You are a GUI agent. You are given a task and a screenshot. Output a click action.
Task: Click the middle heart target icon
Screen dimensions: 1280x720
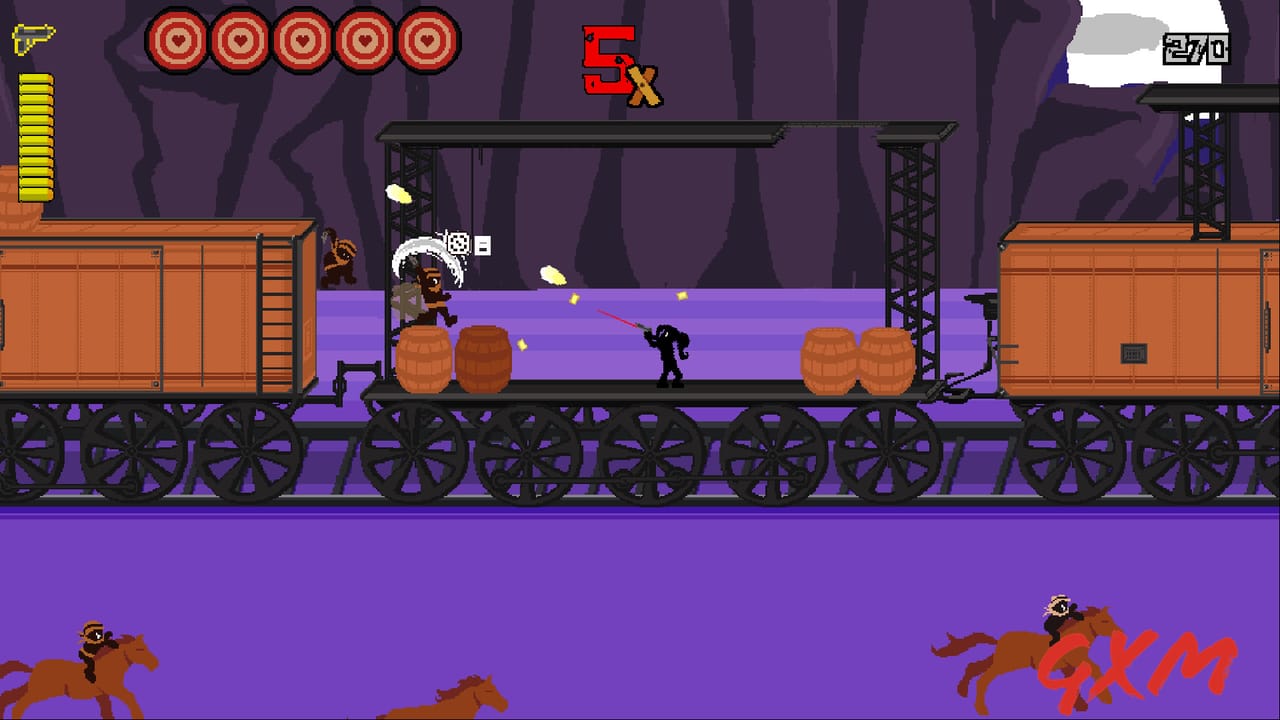[x=301, y=40]
